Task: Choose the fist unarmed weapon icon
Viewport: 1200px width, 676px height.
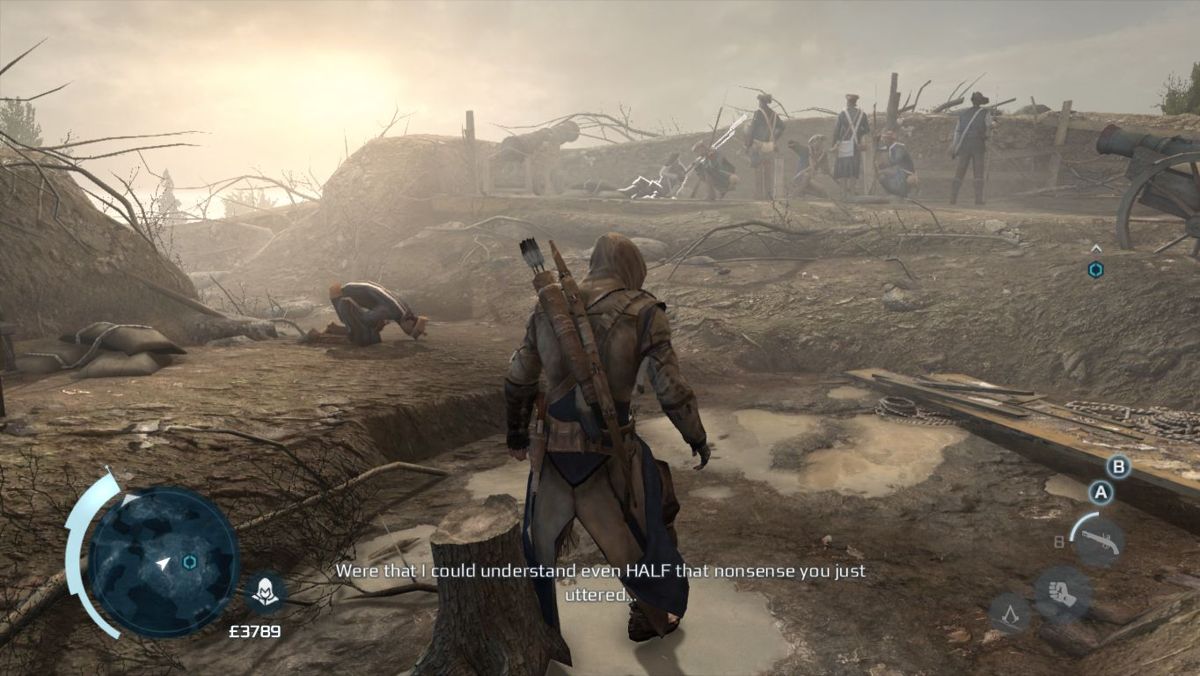Action: (x=1062, y=594)
